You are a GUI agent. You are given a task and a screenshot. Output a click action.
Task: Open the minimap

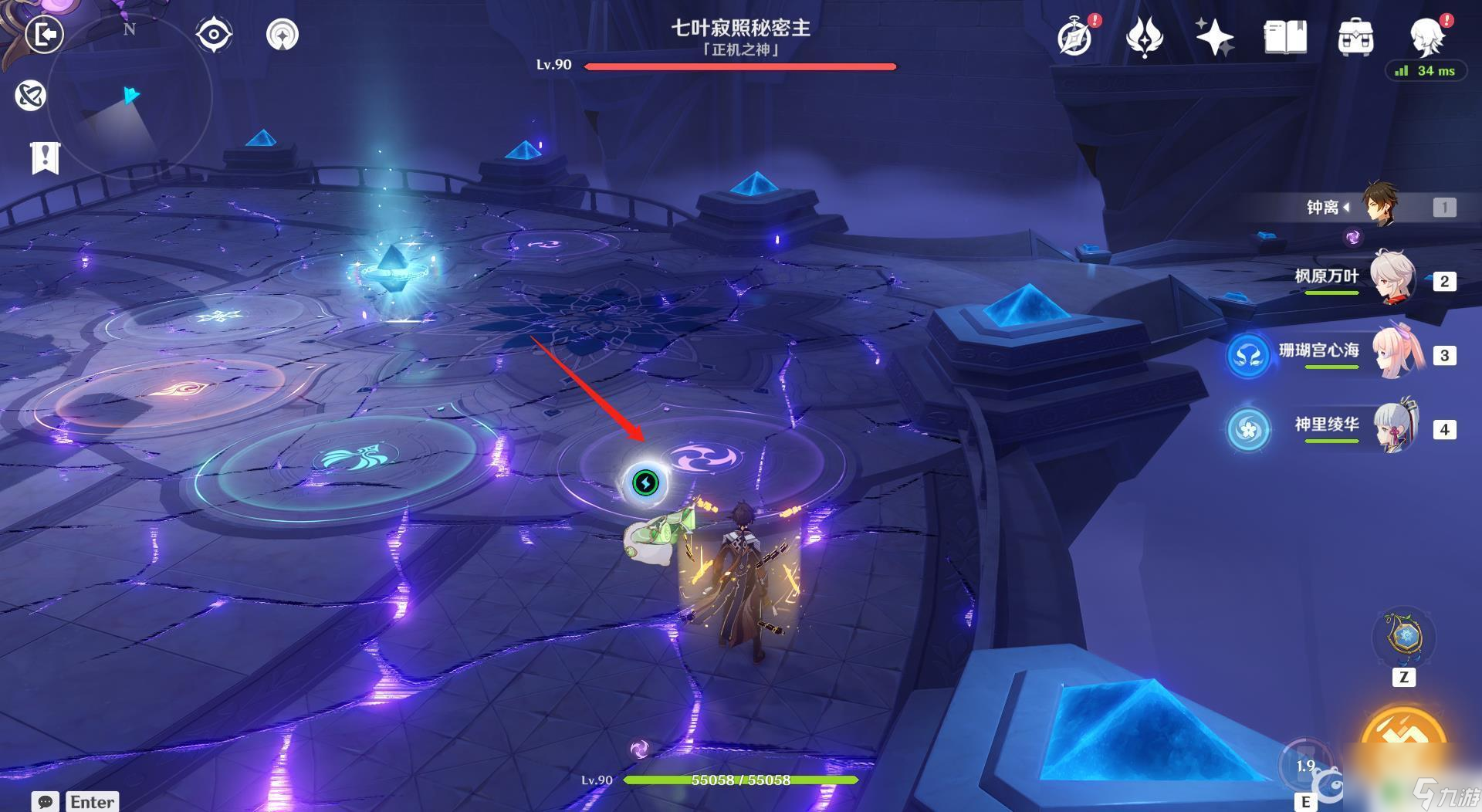129,96
